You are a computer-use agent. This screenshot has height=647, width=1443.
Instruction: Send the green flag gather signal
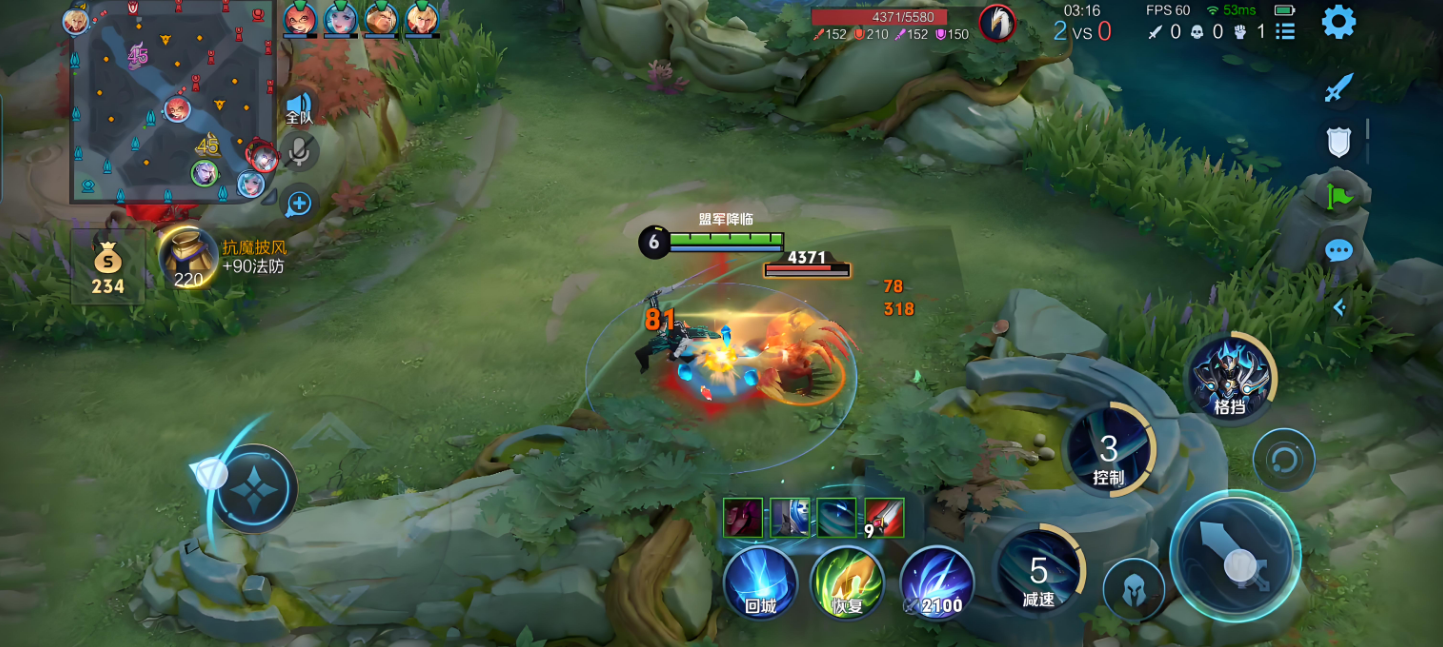click(1338, 197)
